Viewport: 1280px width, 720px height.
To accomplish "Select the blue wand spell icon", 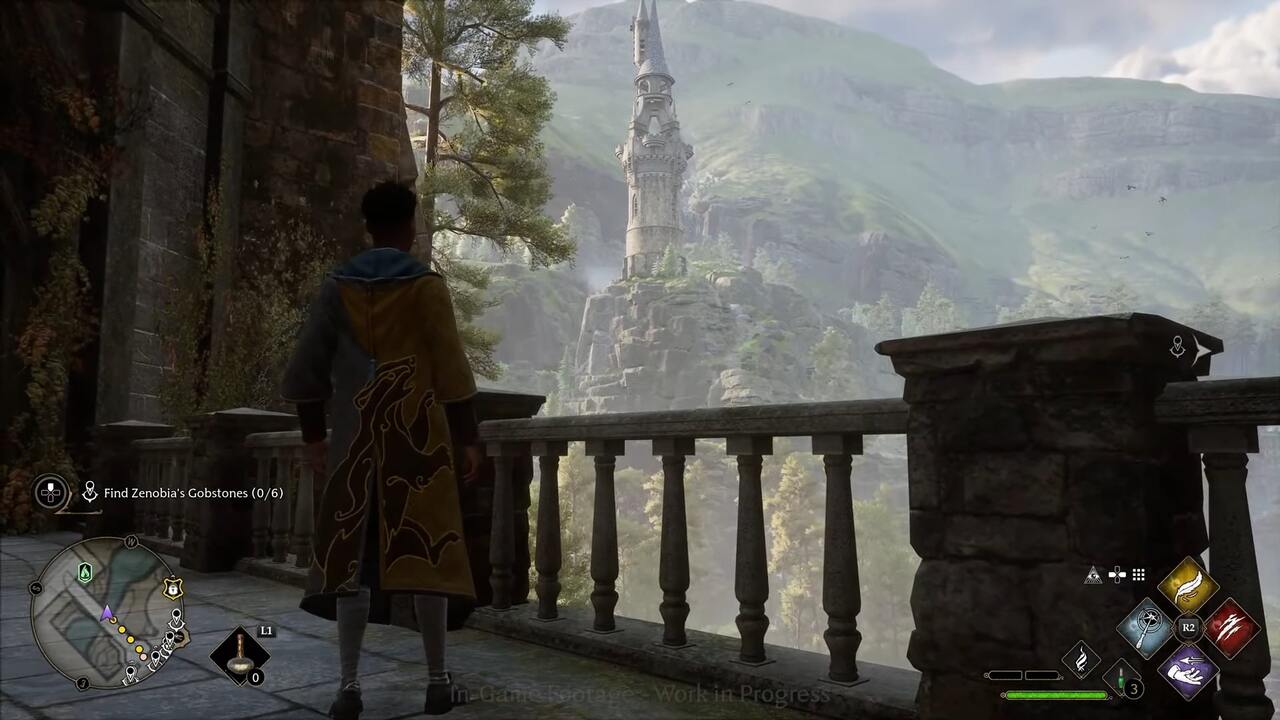I will [x=1147, y=627].
